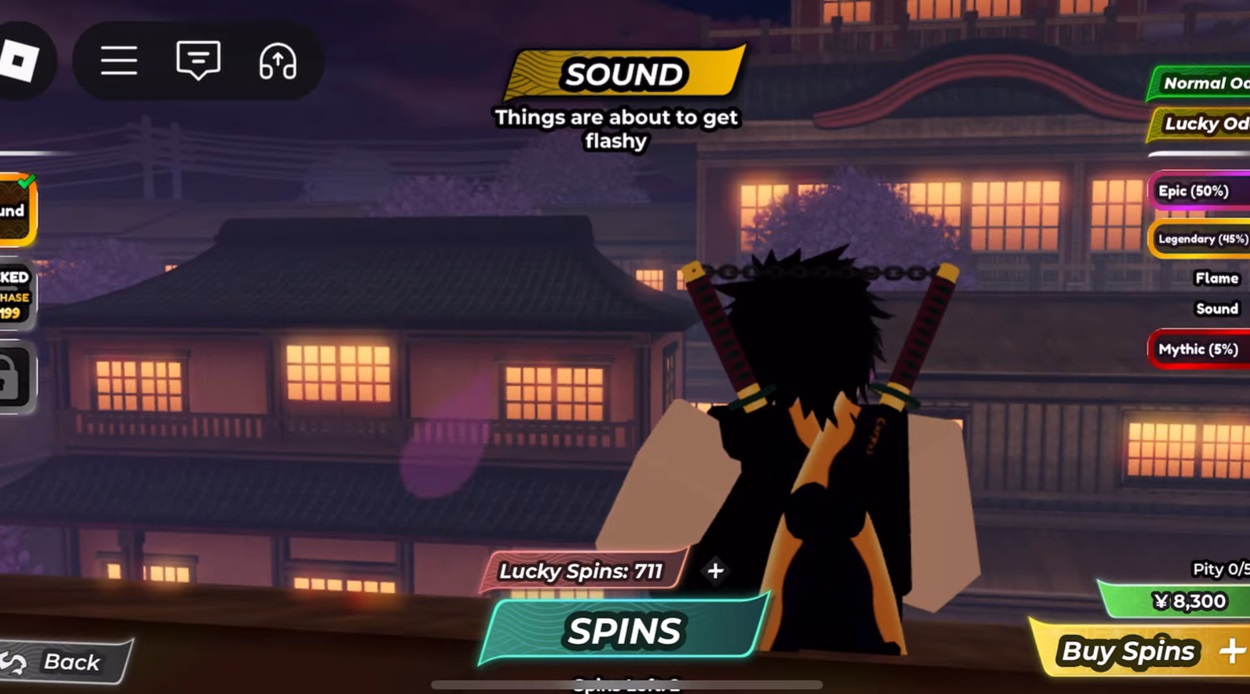
Task: Open the hamburger menu
Action: [119, 62]
